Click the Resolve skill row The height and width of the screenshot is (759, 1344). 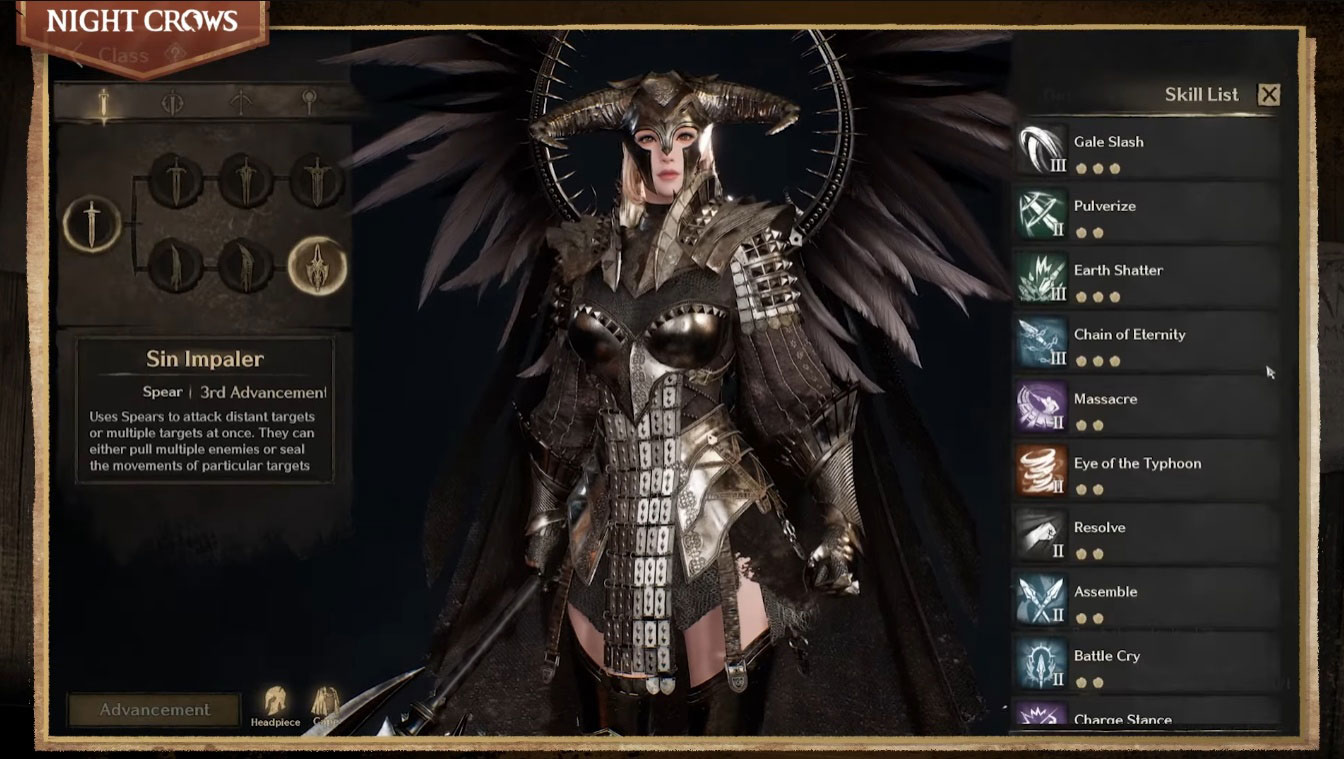click(x=1146, y=536)
